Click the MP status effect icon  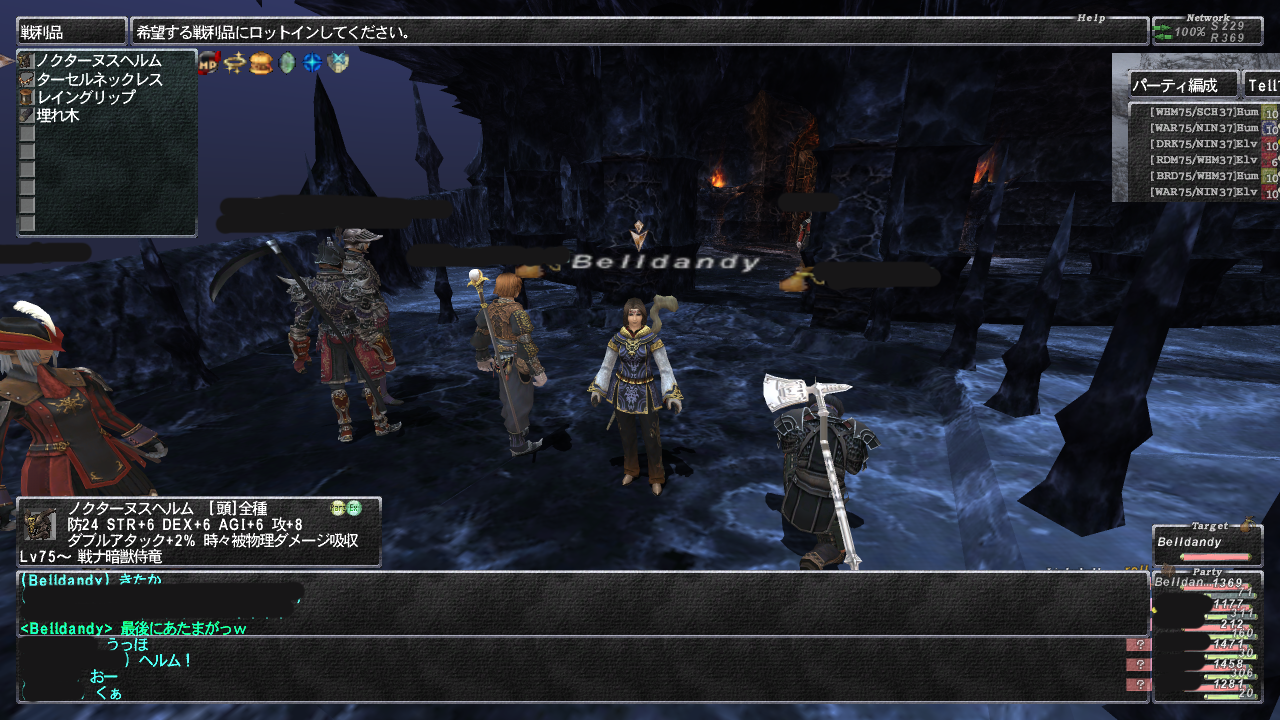209,63
